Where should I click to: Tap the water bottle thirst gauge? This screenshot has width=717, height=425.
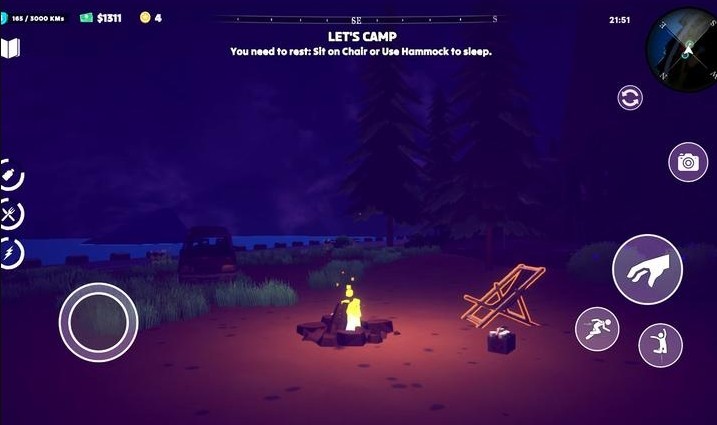click(x=9, y=175)
